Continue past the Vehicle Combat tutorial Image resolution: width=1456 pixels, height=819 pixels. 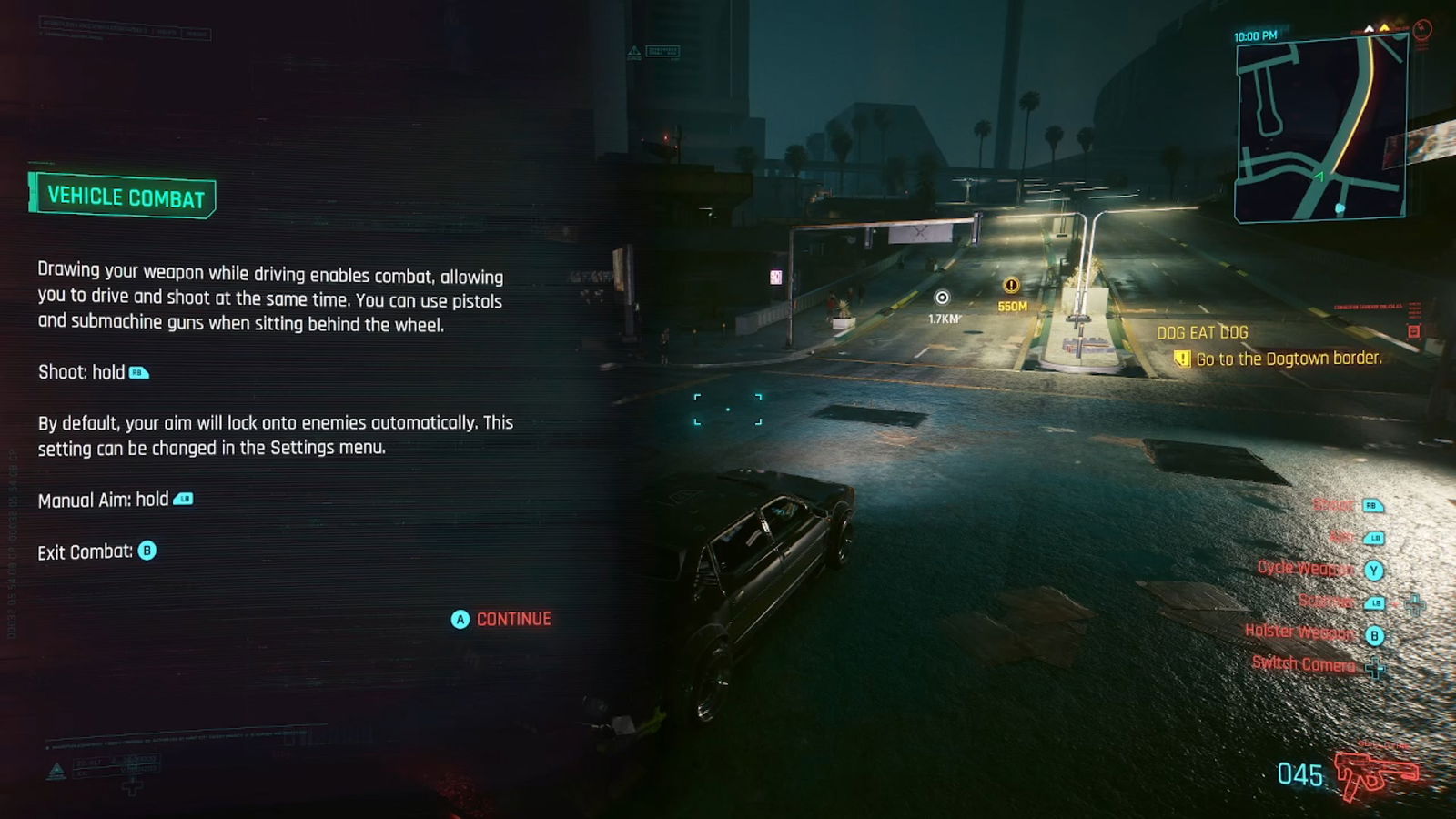(502, 620)
